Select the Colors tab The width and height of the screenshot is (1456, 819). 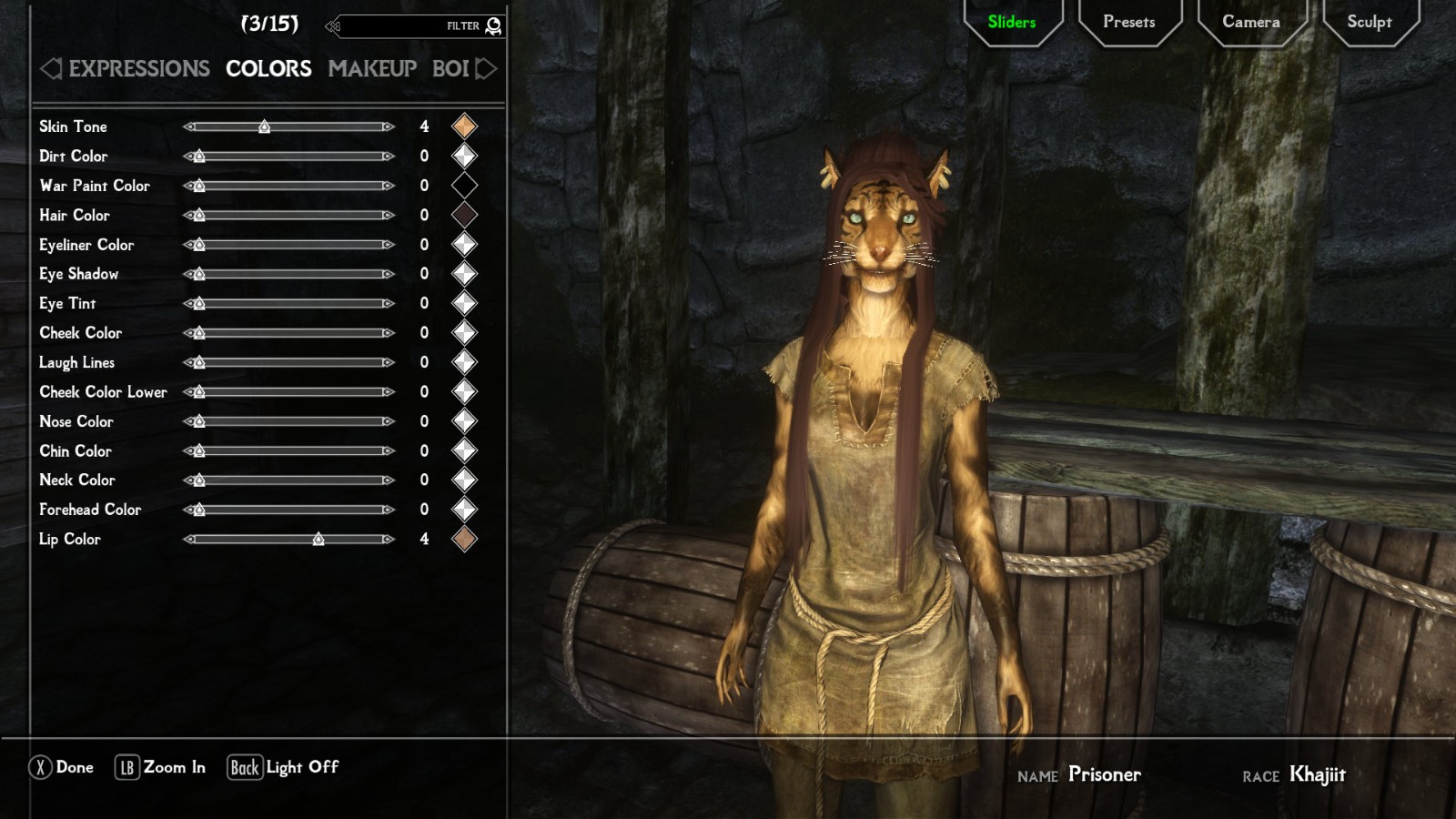point(268,68)
